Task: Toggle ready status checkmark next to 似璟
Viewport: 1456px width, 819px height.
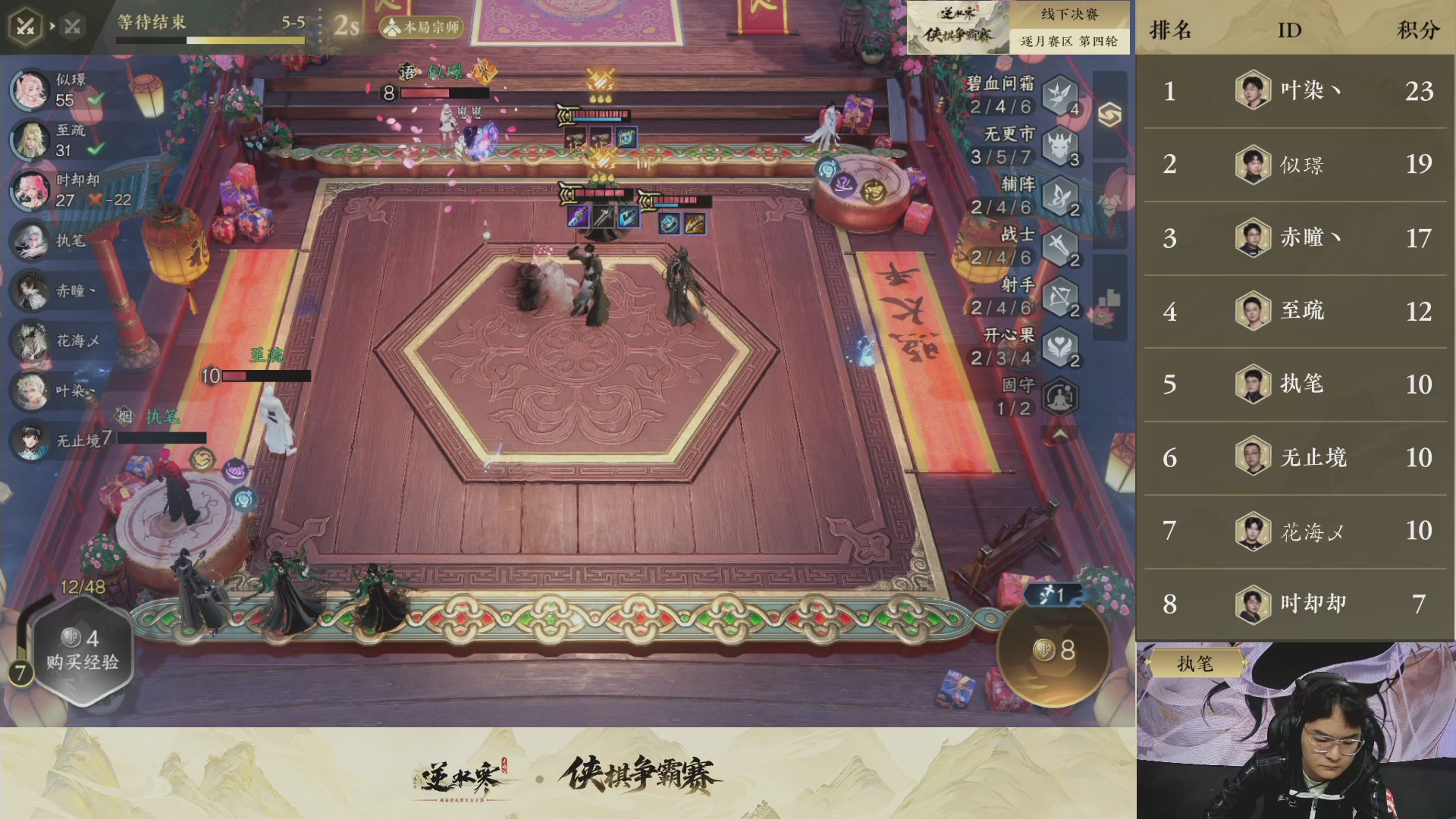Action: (96, 98)
